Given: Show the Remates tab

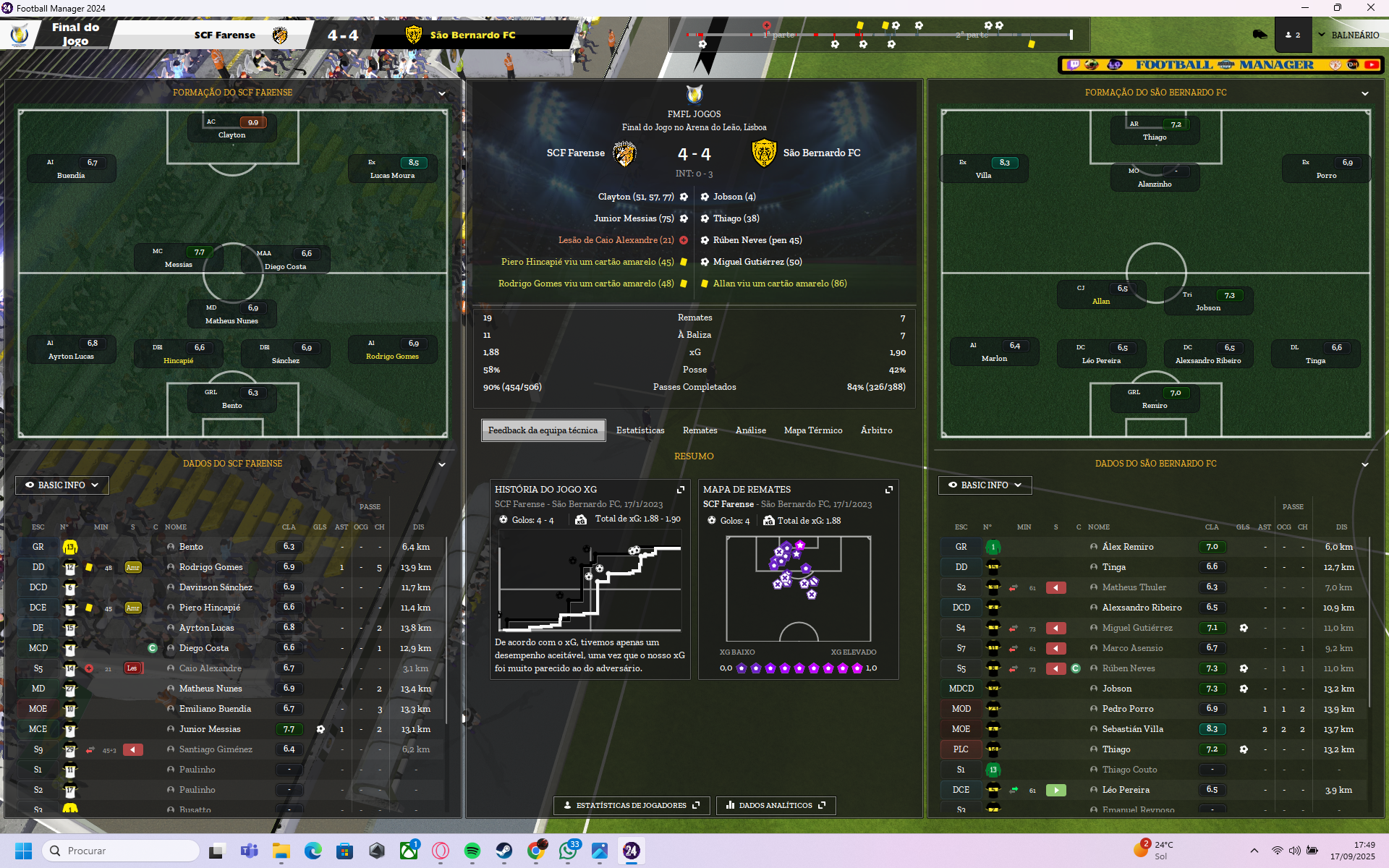Looking at the screenshot, I should (700, 430).
